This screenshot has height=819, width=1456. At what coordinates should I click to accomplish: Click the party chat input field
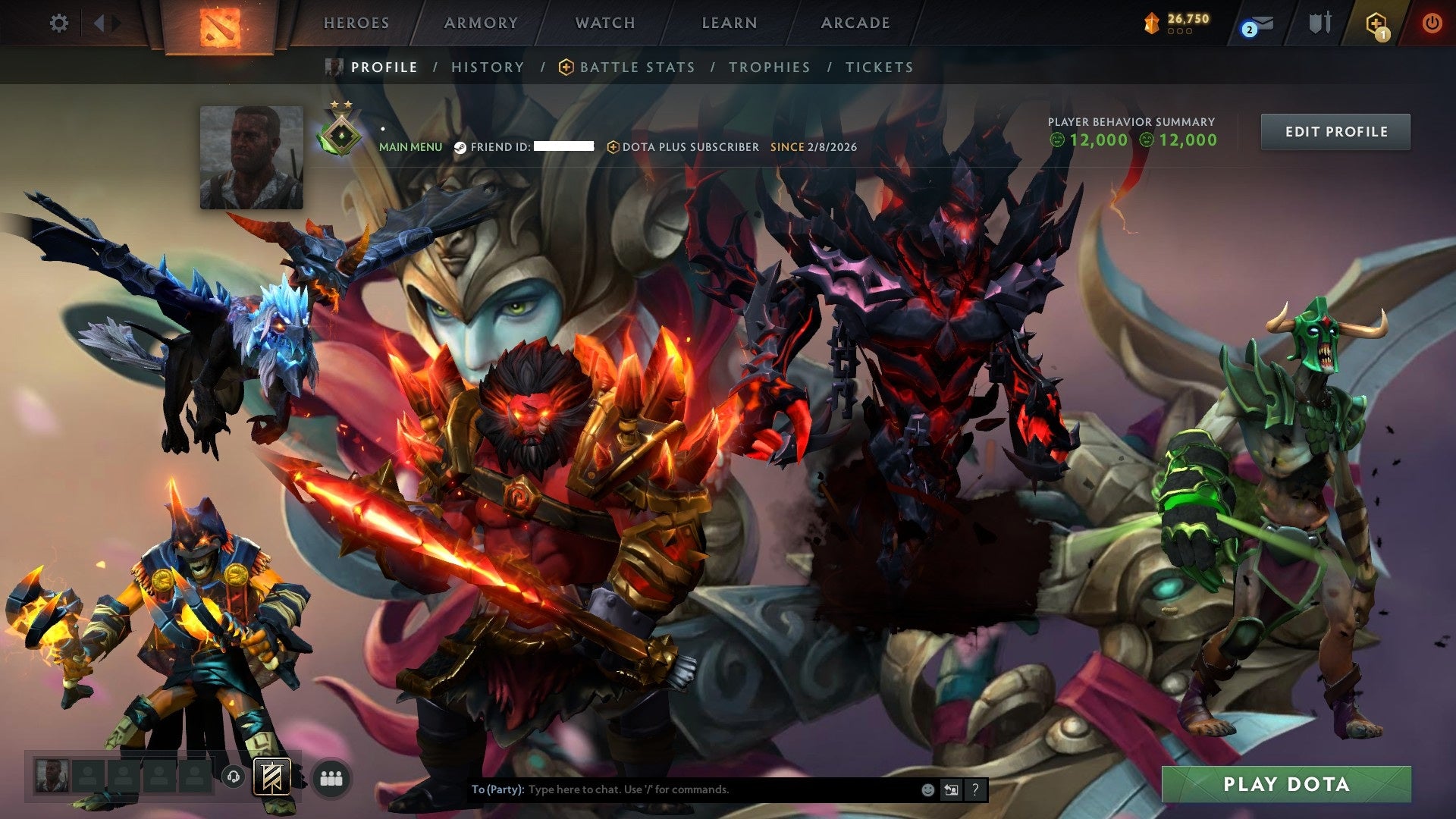click(x=682, y=789)
